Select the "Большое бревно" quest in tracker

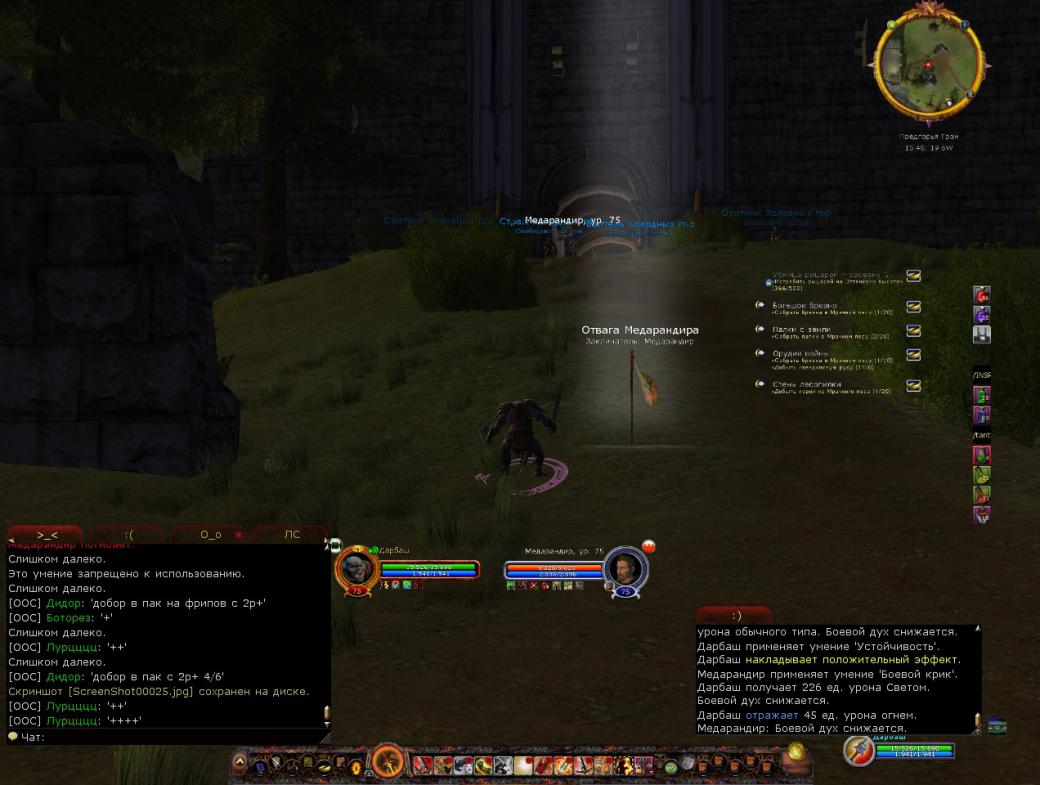805,305
